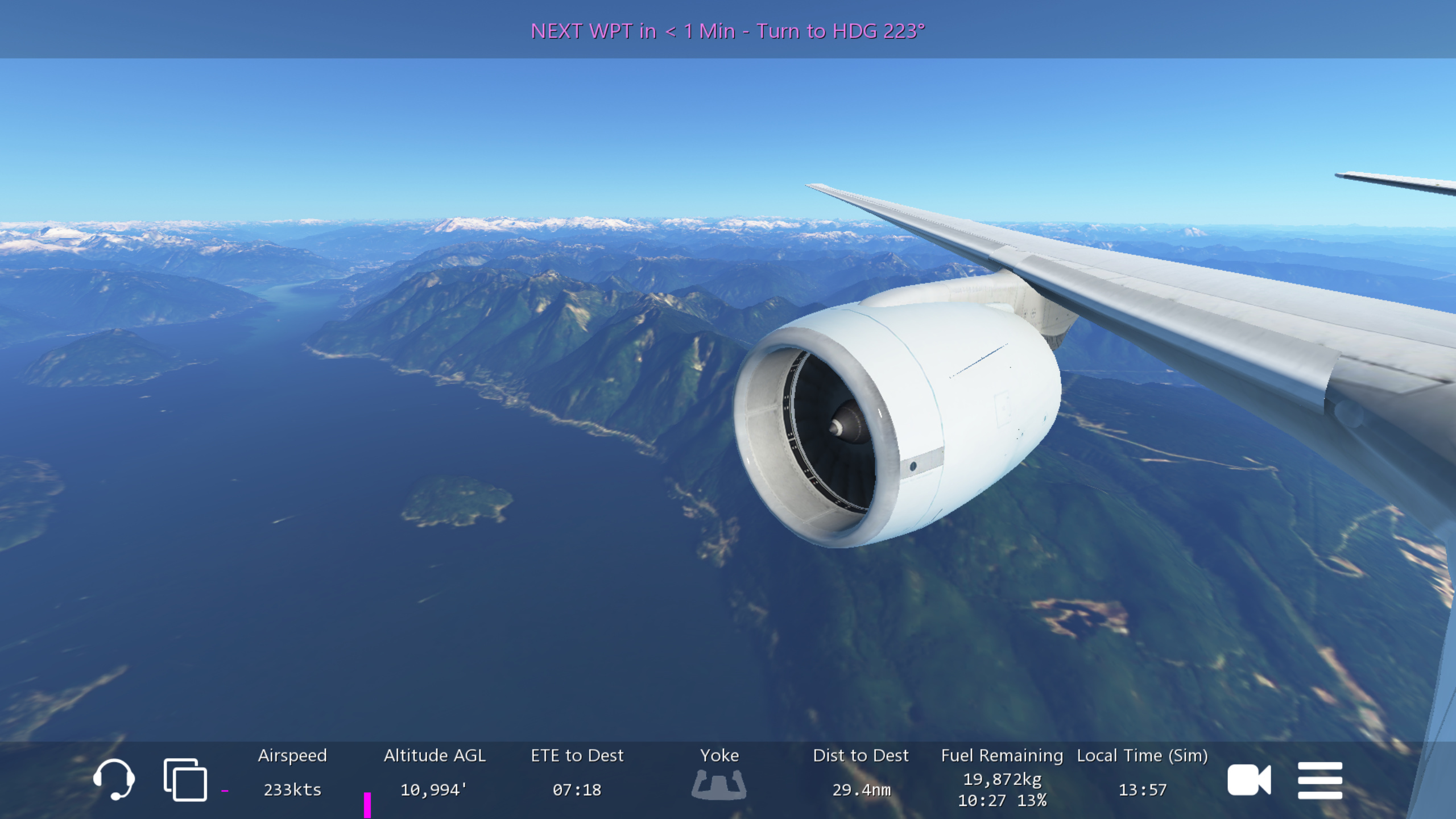Select the Local Time (Sim) status item
Image resolution: width=1456 pixels, height=819 pixels.
1142,773
